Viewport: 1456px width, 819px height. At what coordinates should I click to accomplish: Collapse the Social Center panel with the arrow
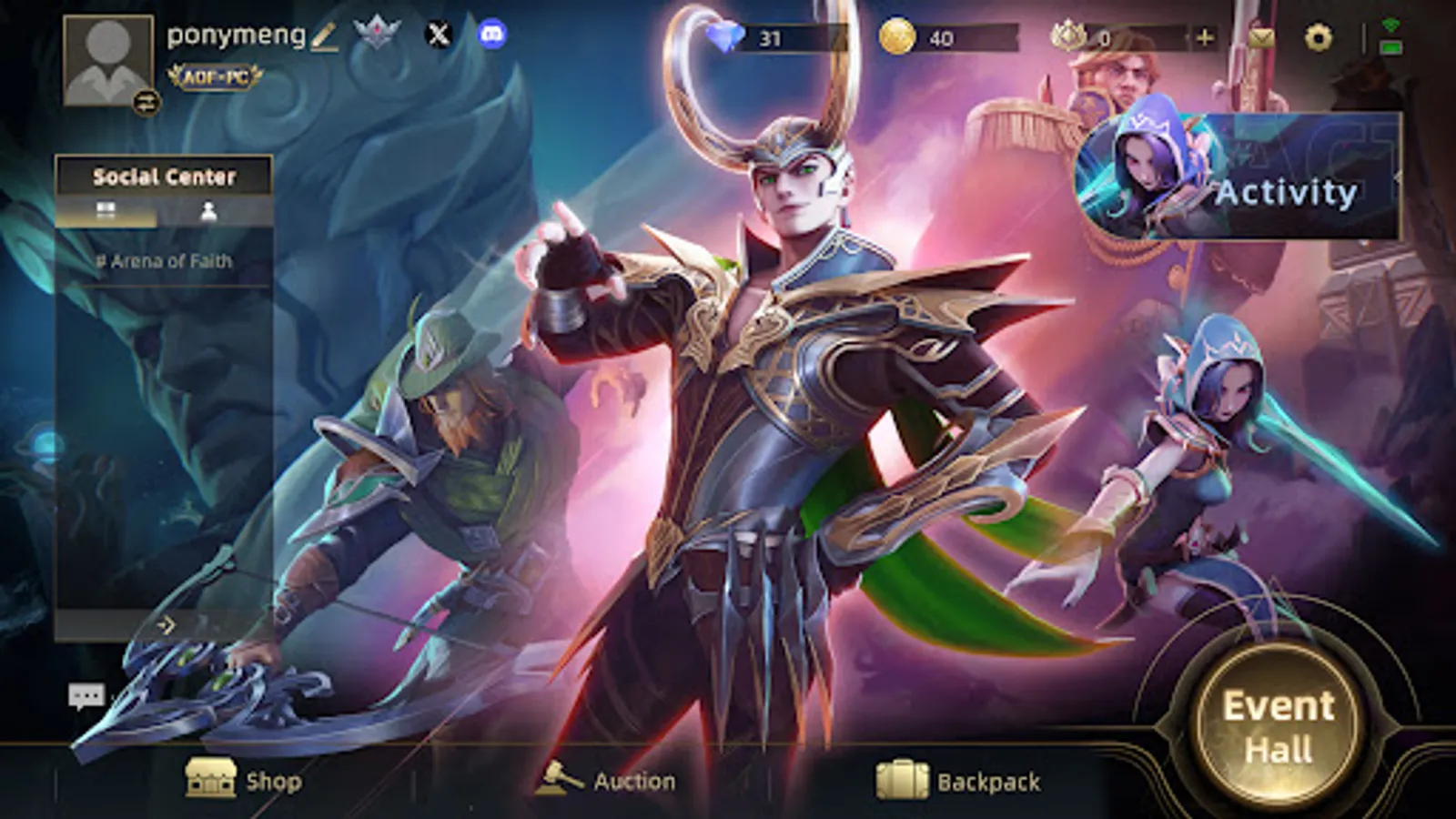coord(169,624)
